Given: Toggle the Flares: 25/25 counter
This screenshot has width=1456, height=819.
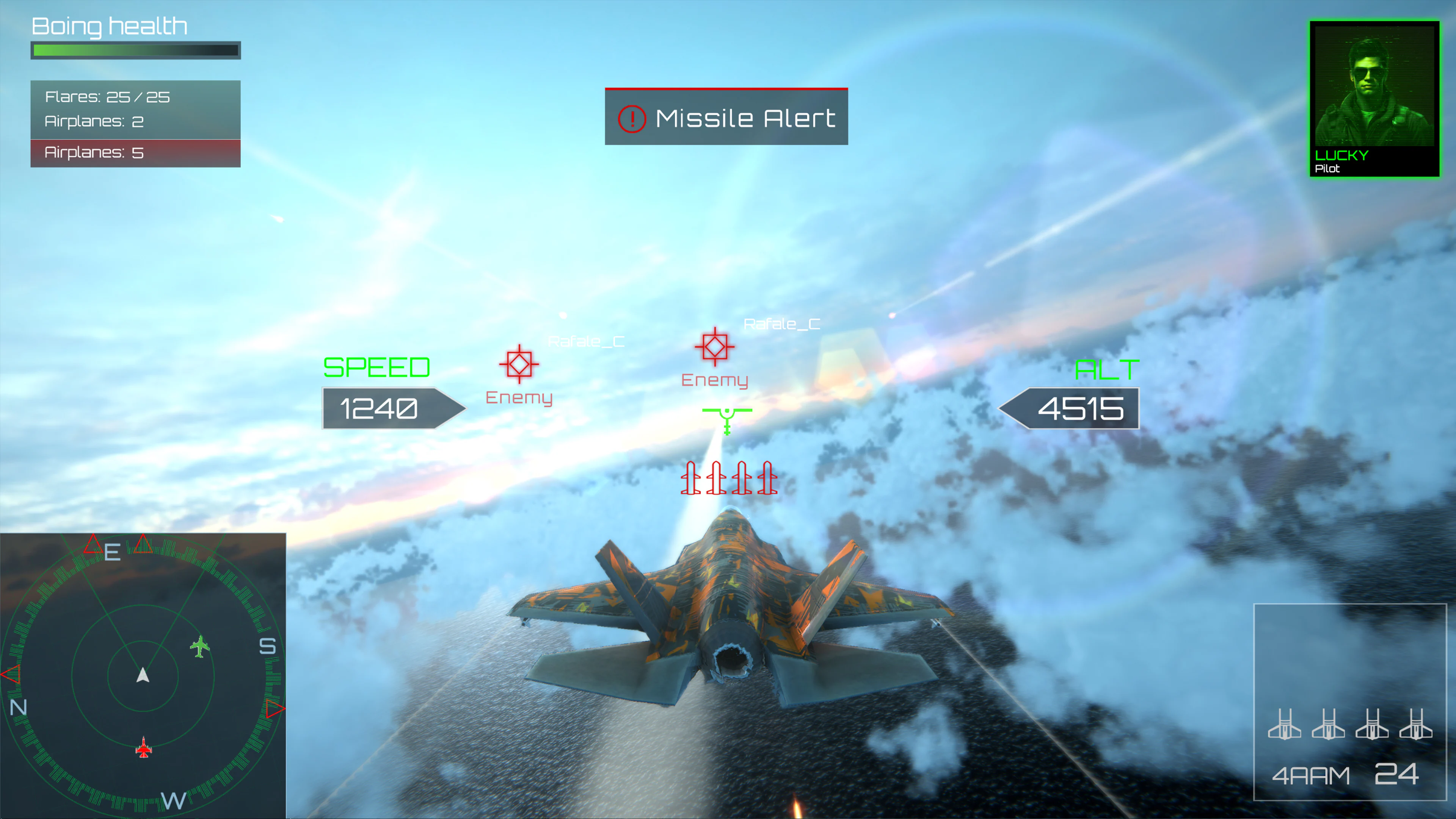Looking at the screenshot, I should pyautogui.click(x=107, y=97).
